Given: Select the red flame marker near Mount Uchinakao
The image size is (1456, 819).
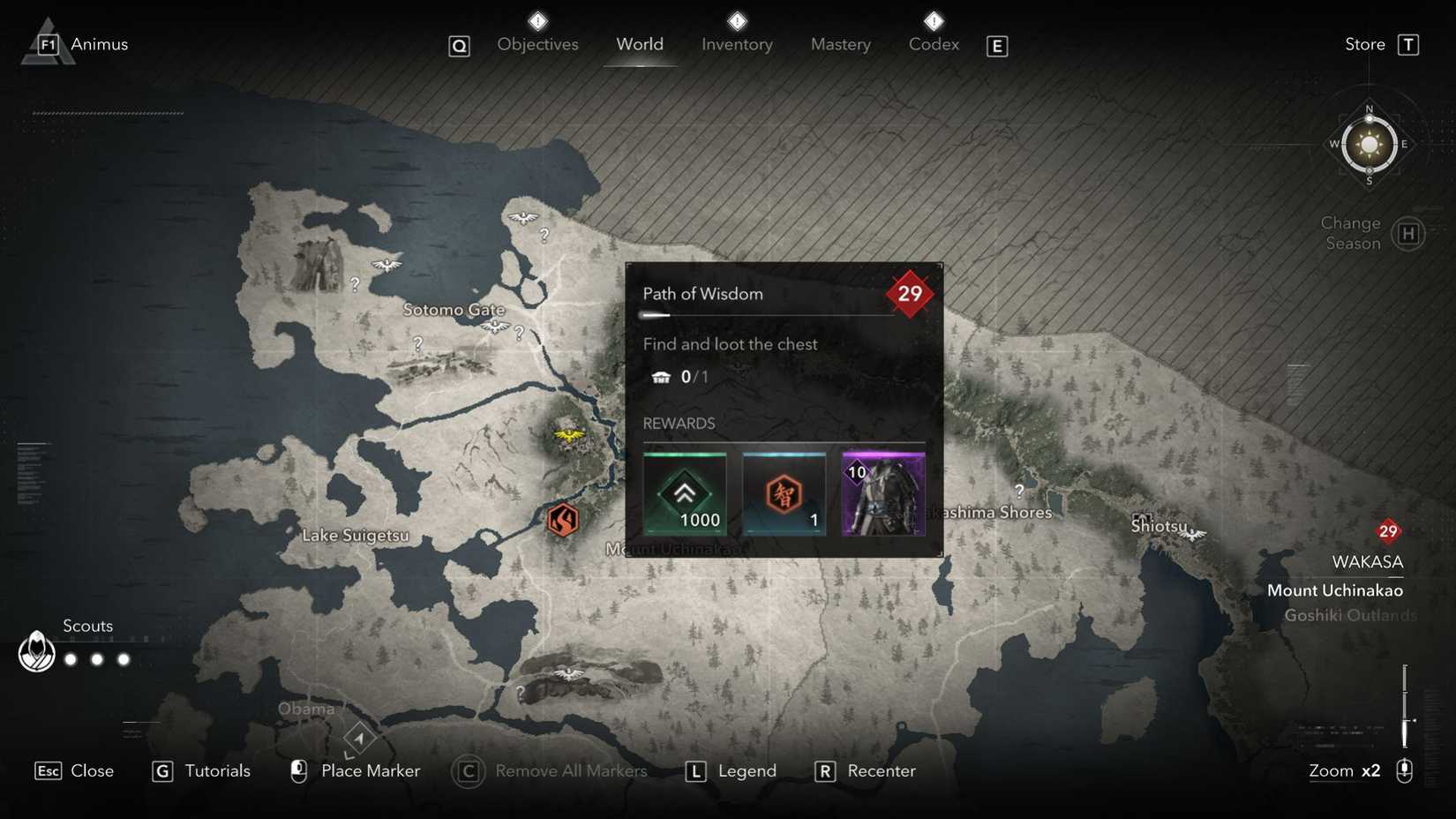Looking at the screenshot, I should (564, 520).
